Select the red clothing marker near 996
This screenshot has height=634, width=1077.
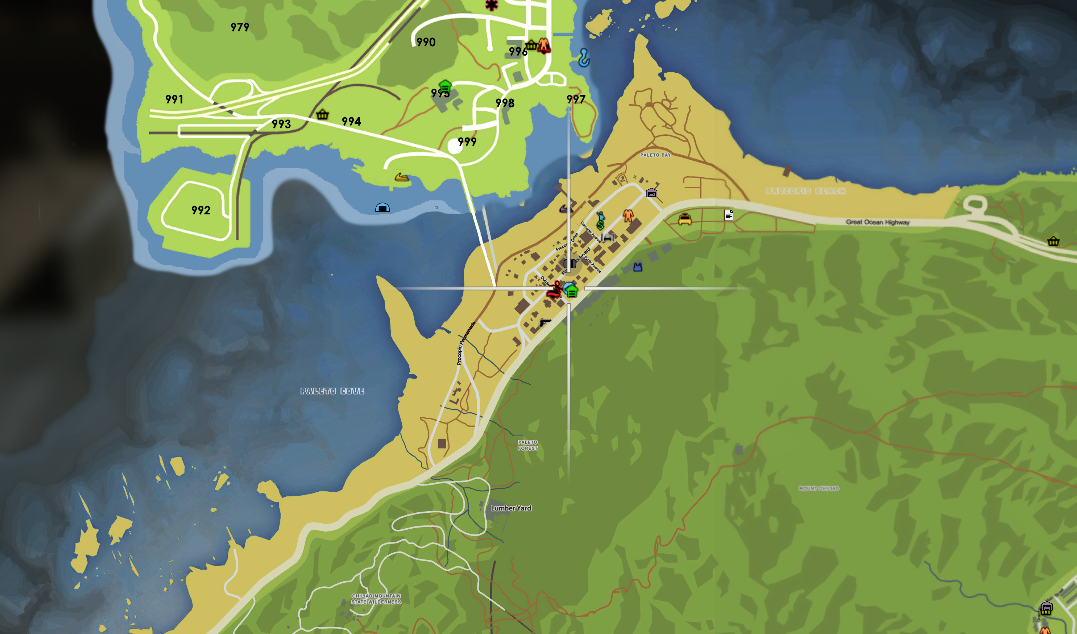pos(544,44)
